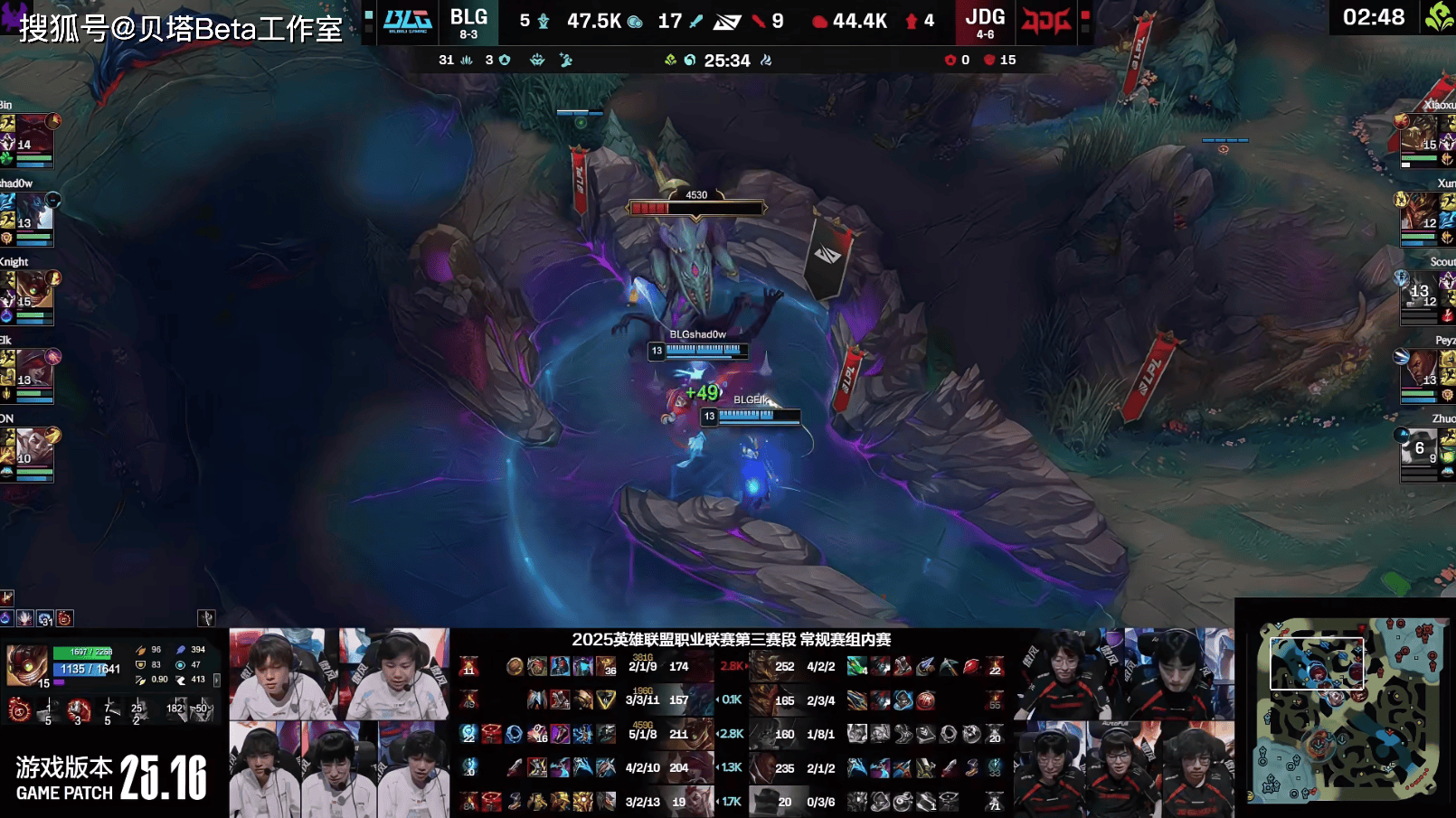Select Xiaoxu's champion portrait
This screenshot has width=1456, height=818.
pyautogui.click(x=1420, y=136)
